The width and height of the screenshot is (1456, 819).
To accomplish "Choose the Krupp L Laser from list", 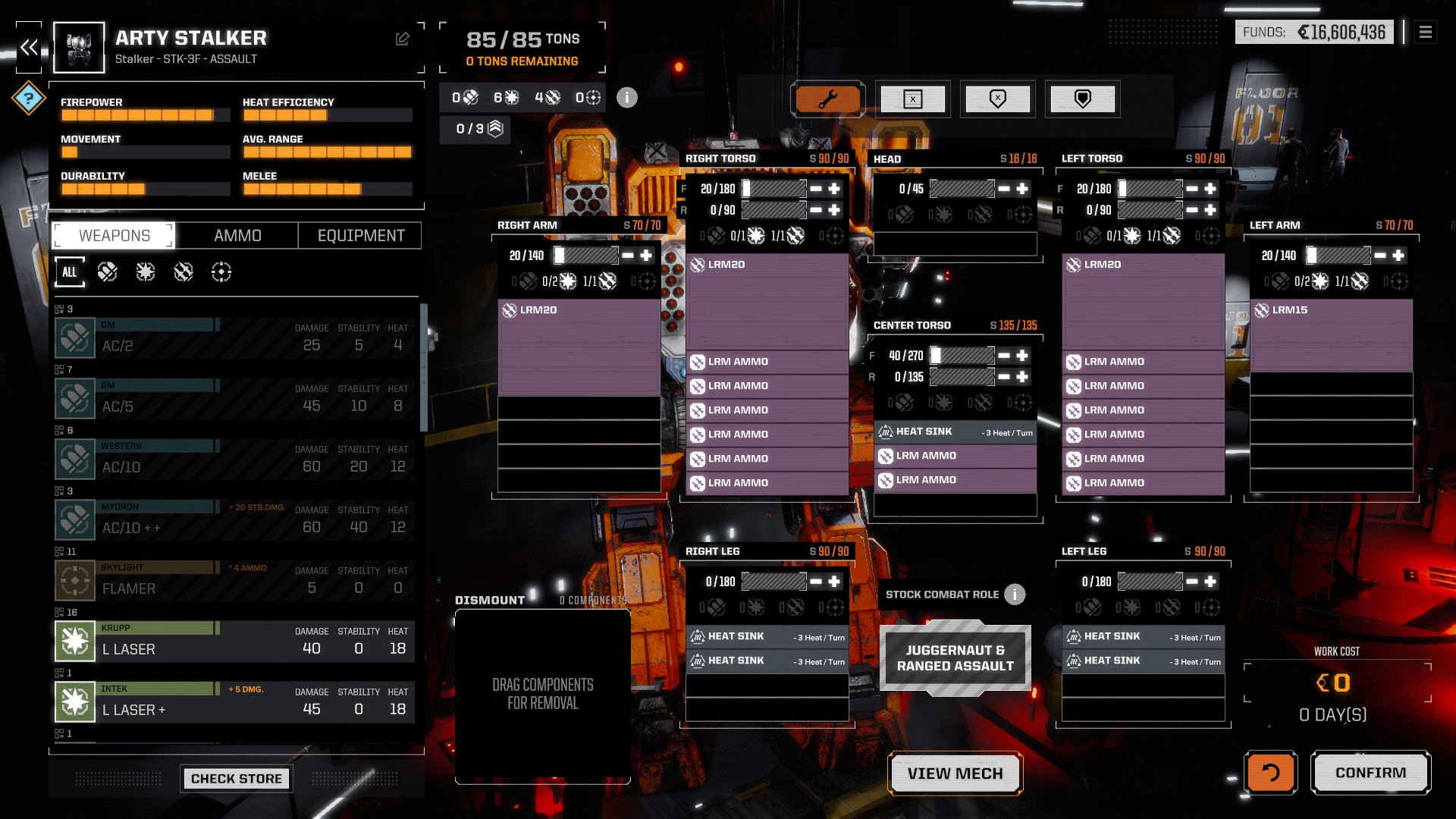I will pos(235,642).
